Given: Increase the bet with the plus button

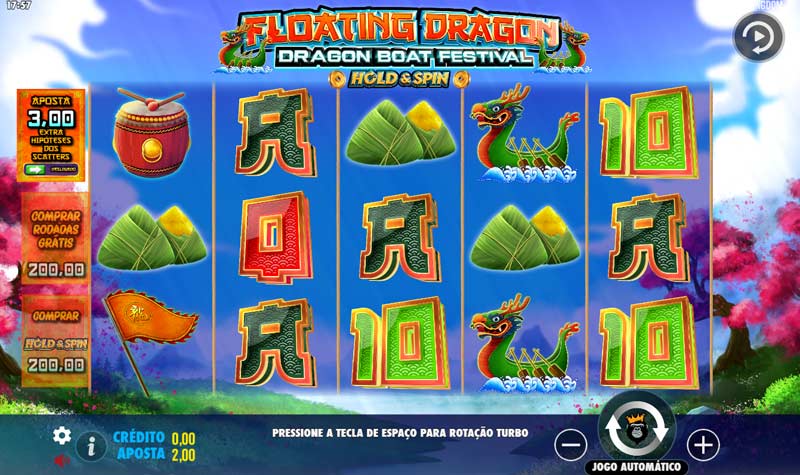Looking at the screenshot, I should pyautogui.click(x=703, y=443).
